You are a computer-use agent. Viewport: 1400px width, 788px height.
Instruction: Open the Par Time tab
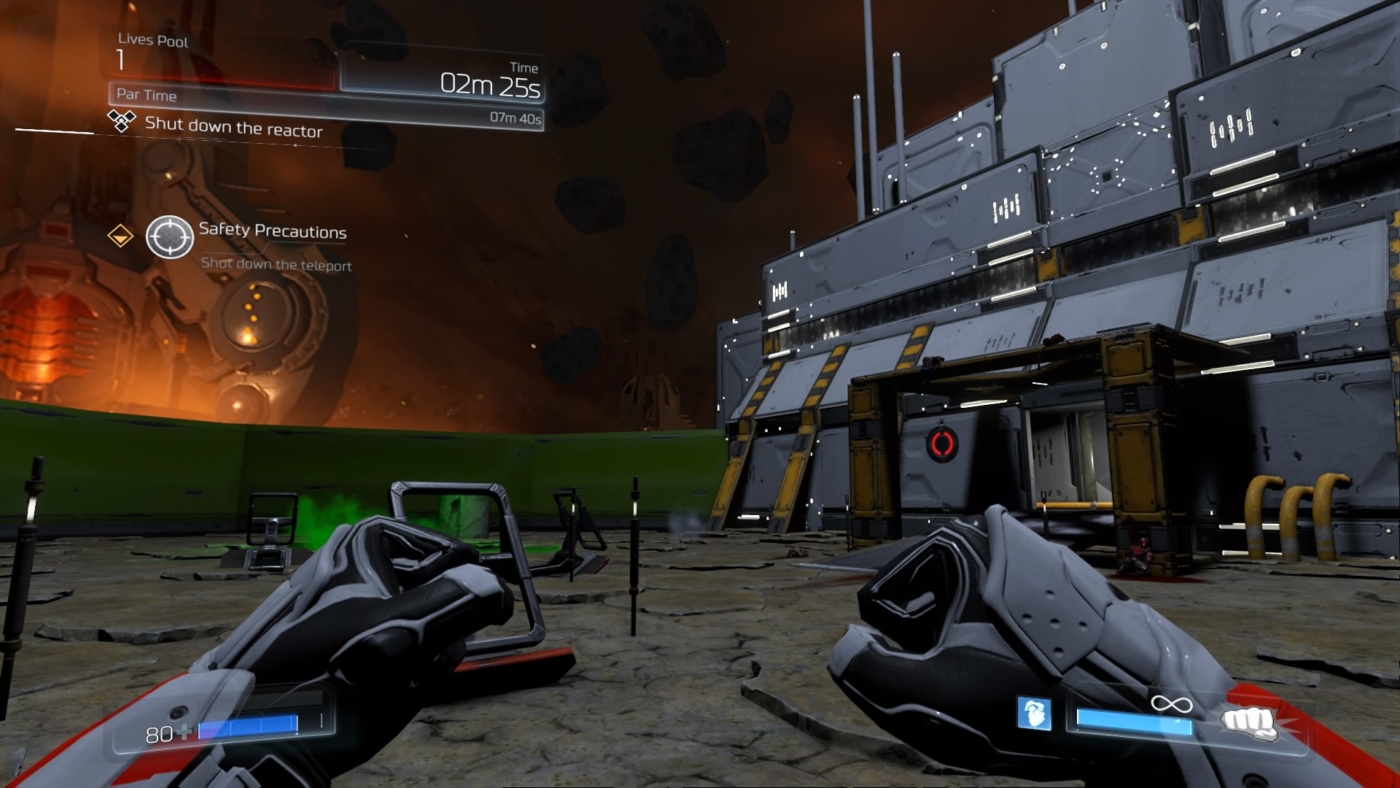[145, 96]
